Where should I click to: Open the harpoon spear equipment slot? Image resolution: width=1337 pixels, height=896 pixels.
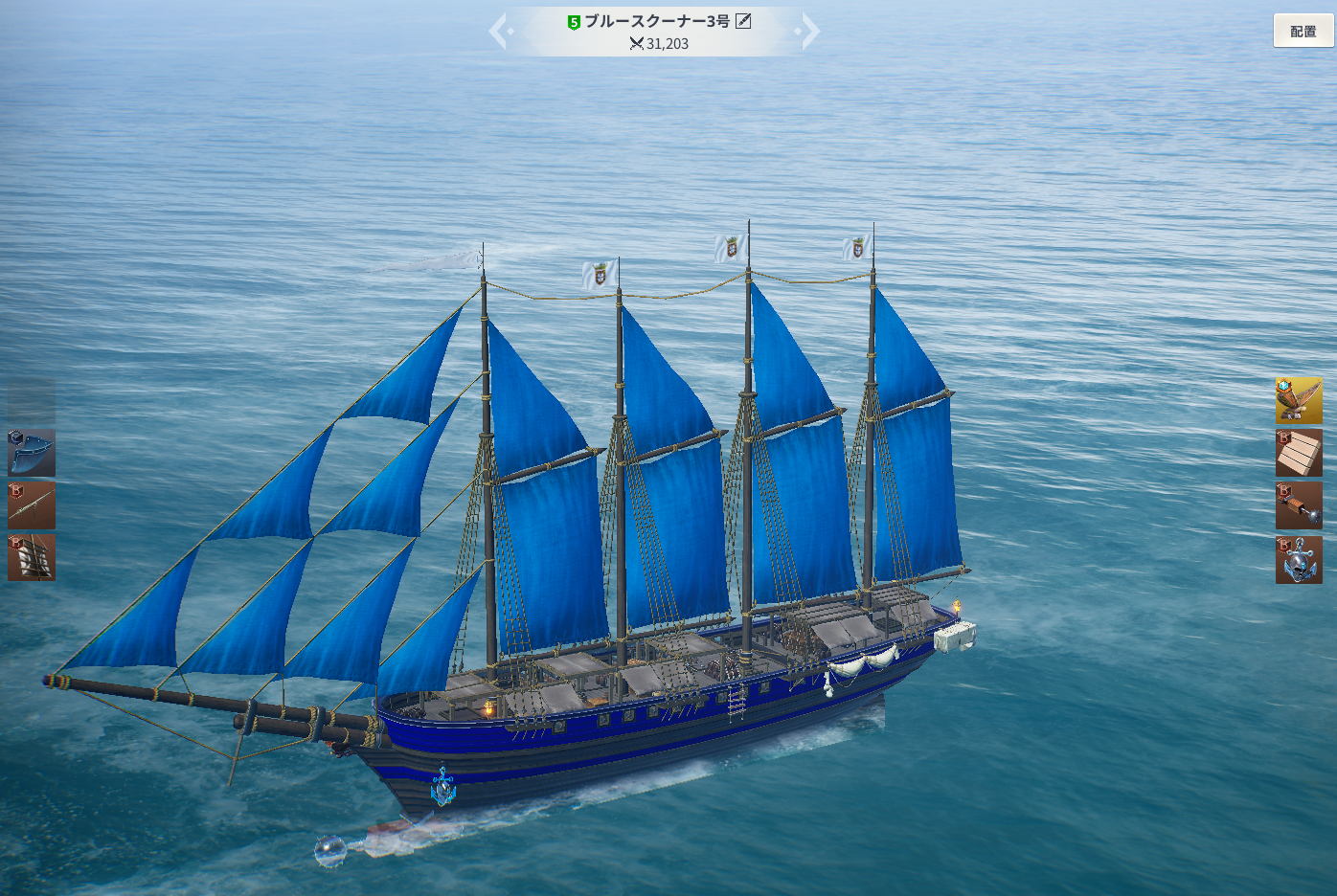click(32, 505)
